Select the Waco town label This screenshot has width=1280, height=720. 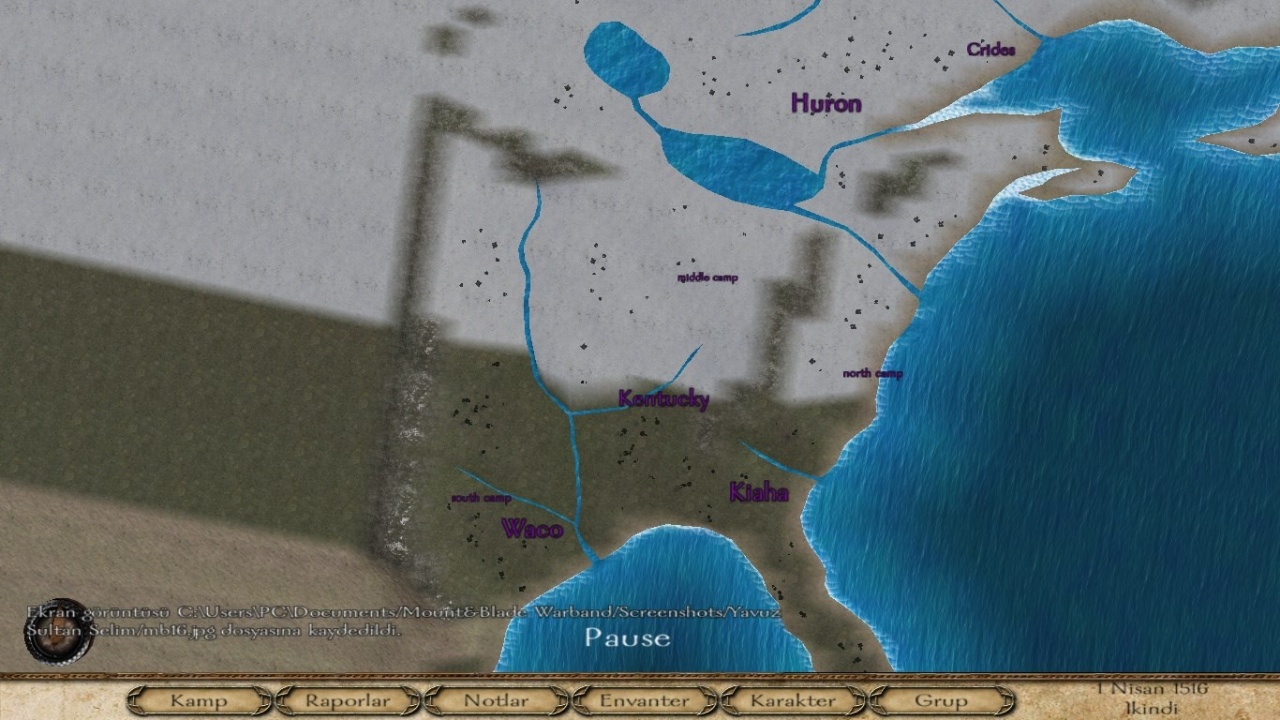pos(532,529)
